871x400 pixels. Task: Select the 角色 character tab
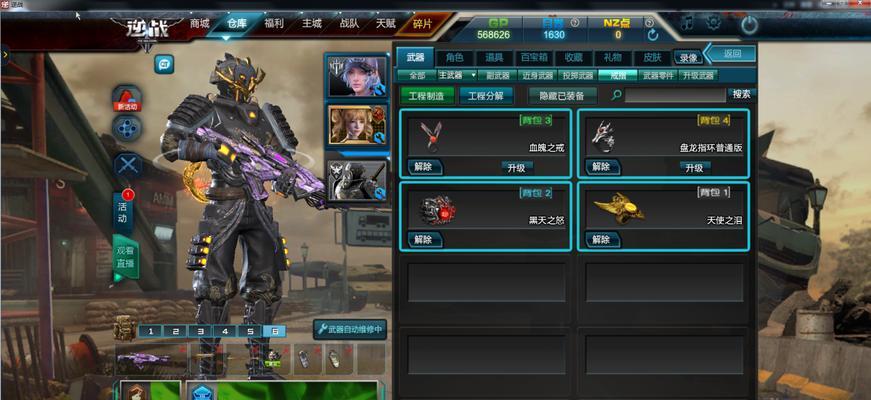tap(455, 58)
